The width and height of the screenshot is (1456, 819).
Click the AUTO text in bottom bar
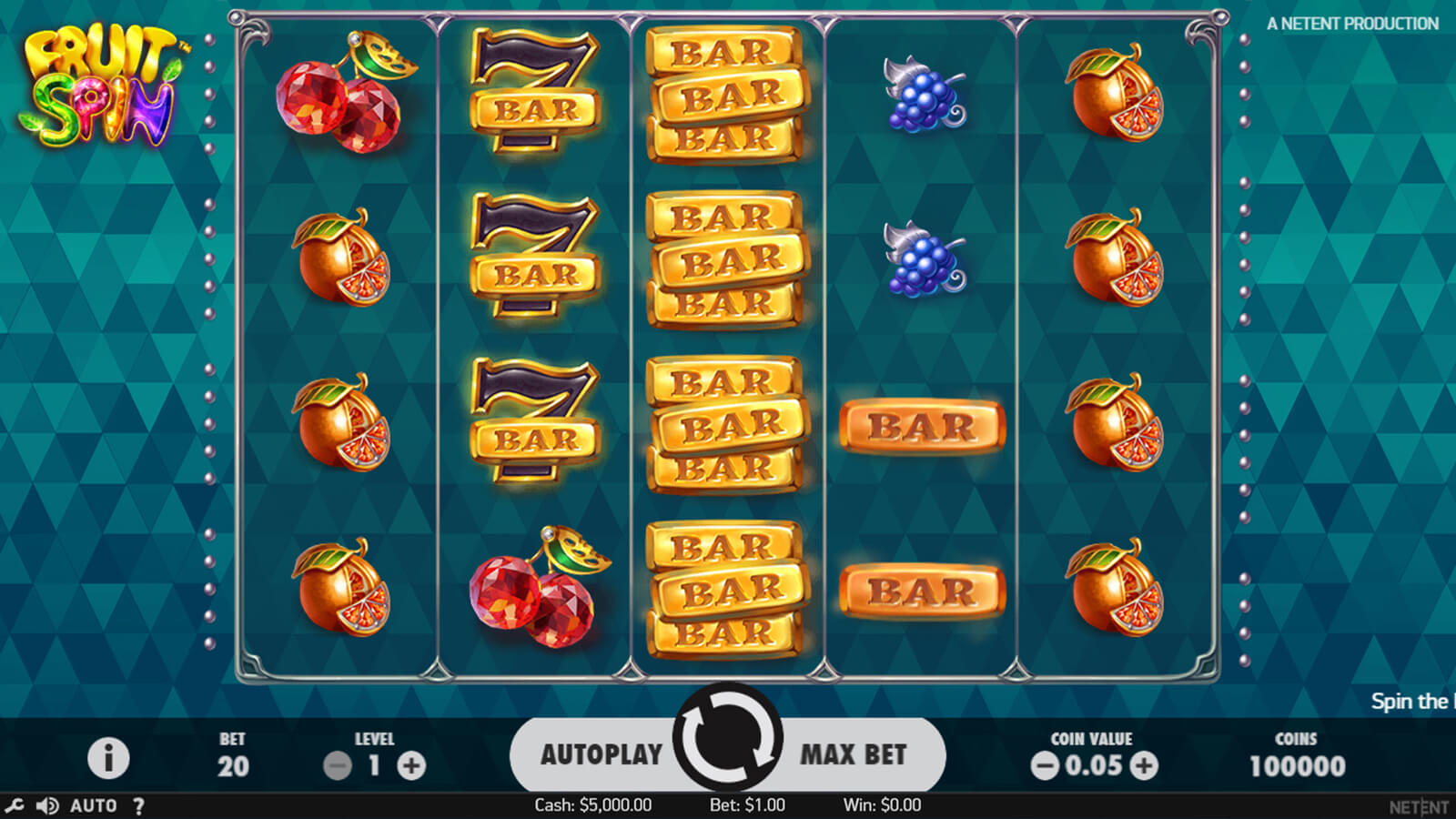[x=94, y=805]
